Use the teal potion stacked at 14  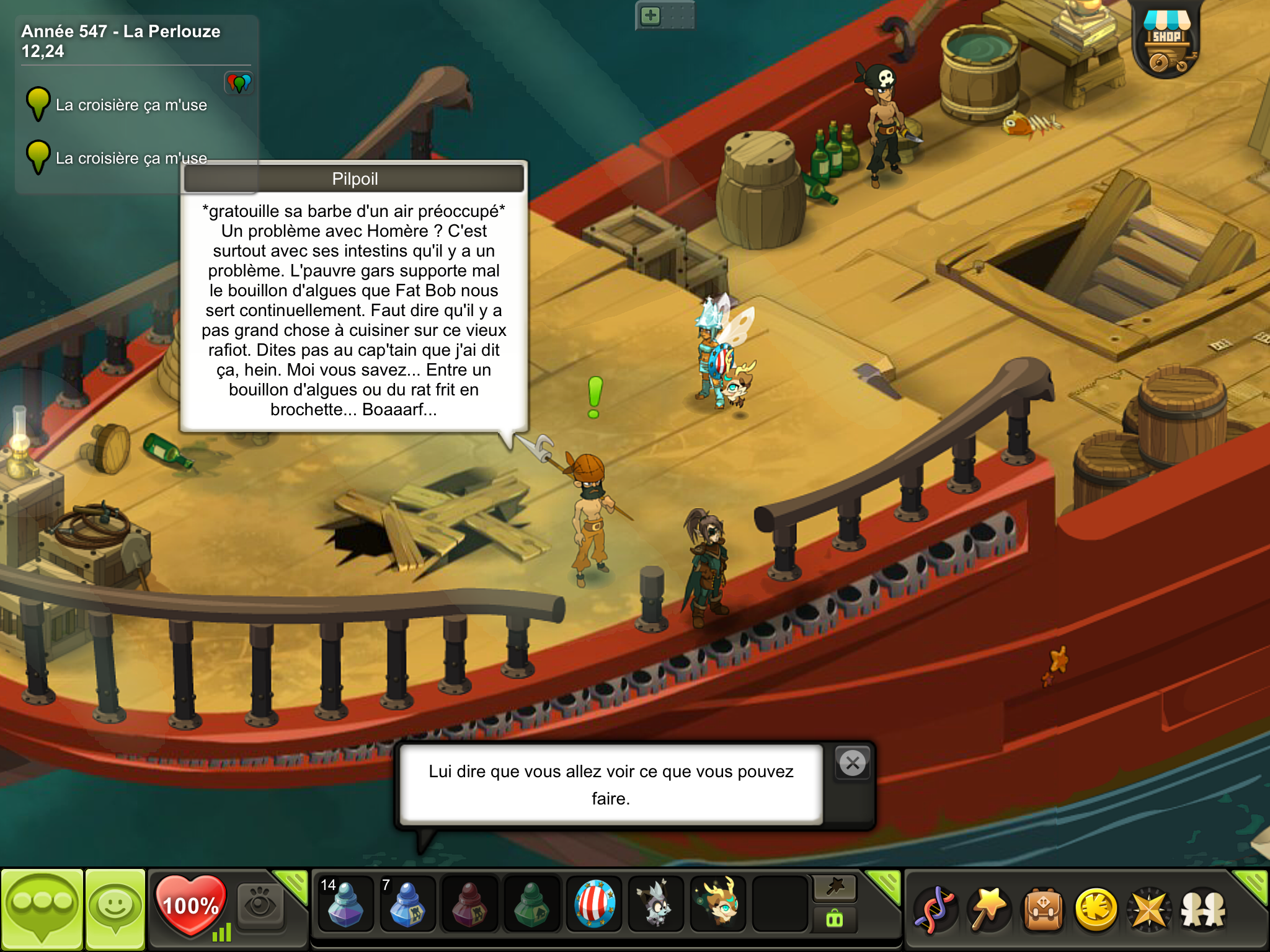click(x=345, y=904)
